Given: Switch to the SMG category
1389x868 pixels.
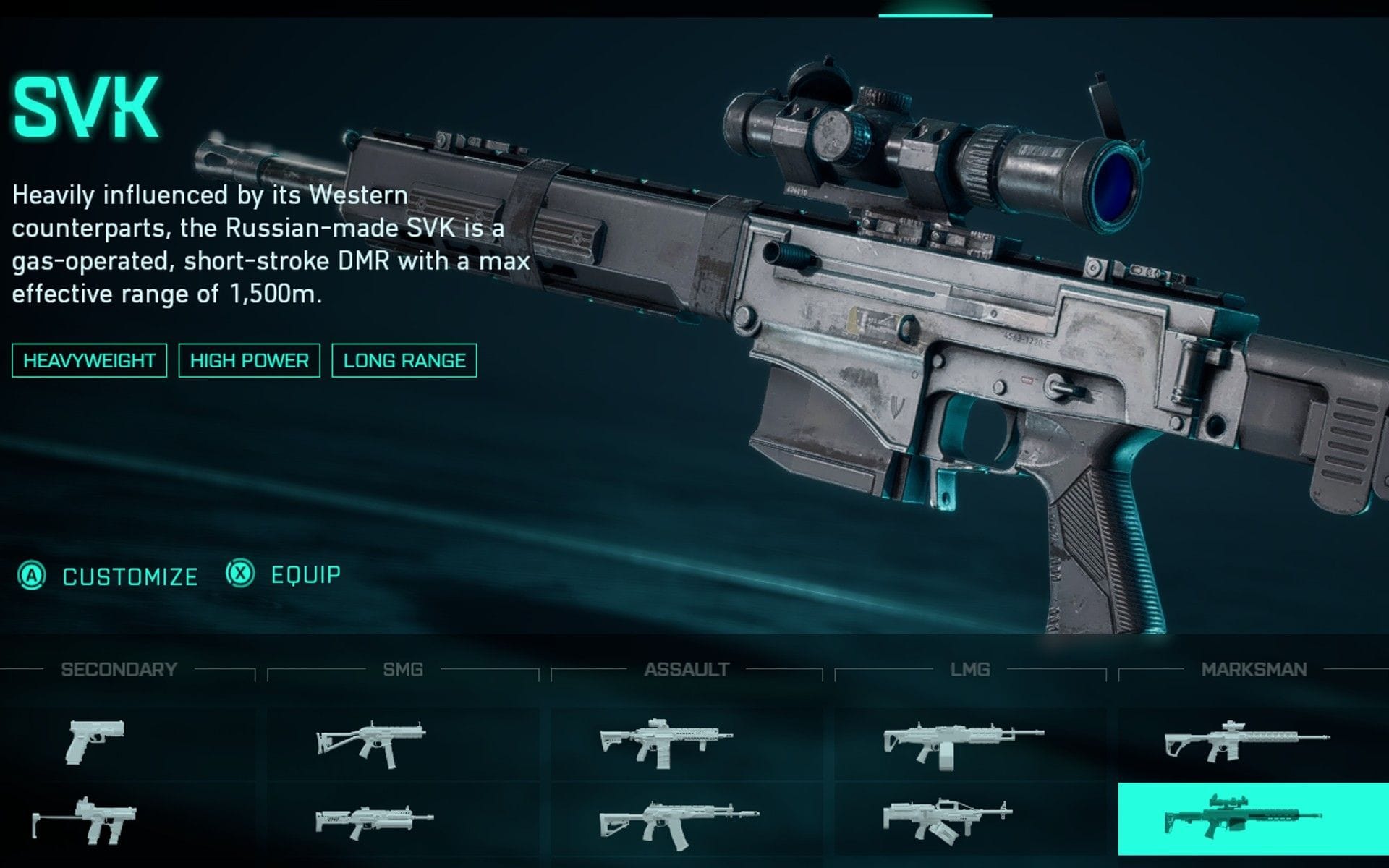Looking at the screenshot, I should click(x=402, y=669).
